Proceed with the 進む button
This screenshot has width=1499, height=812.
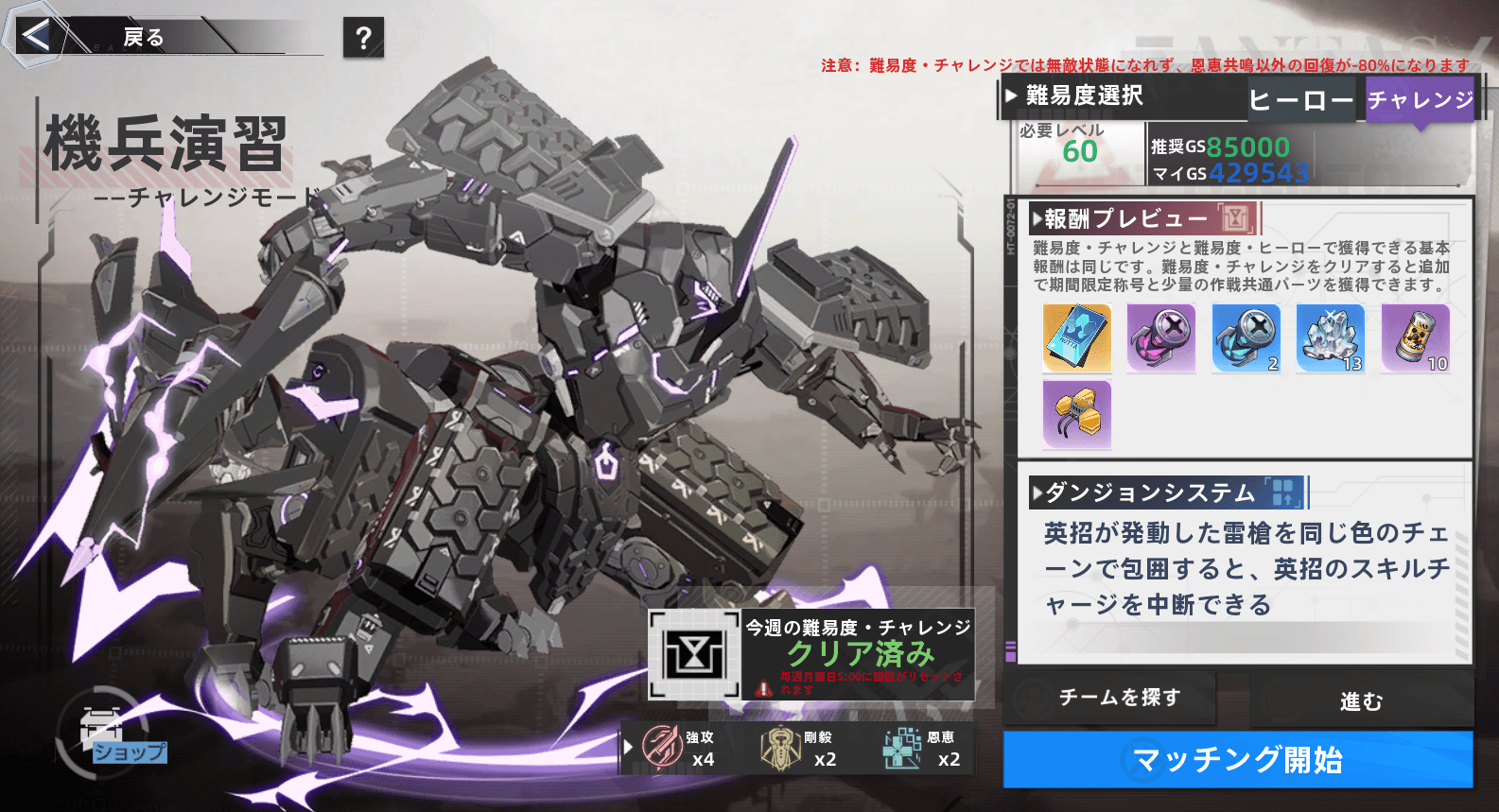(x=1361, y=700)
